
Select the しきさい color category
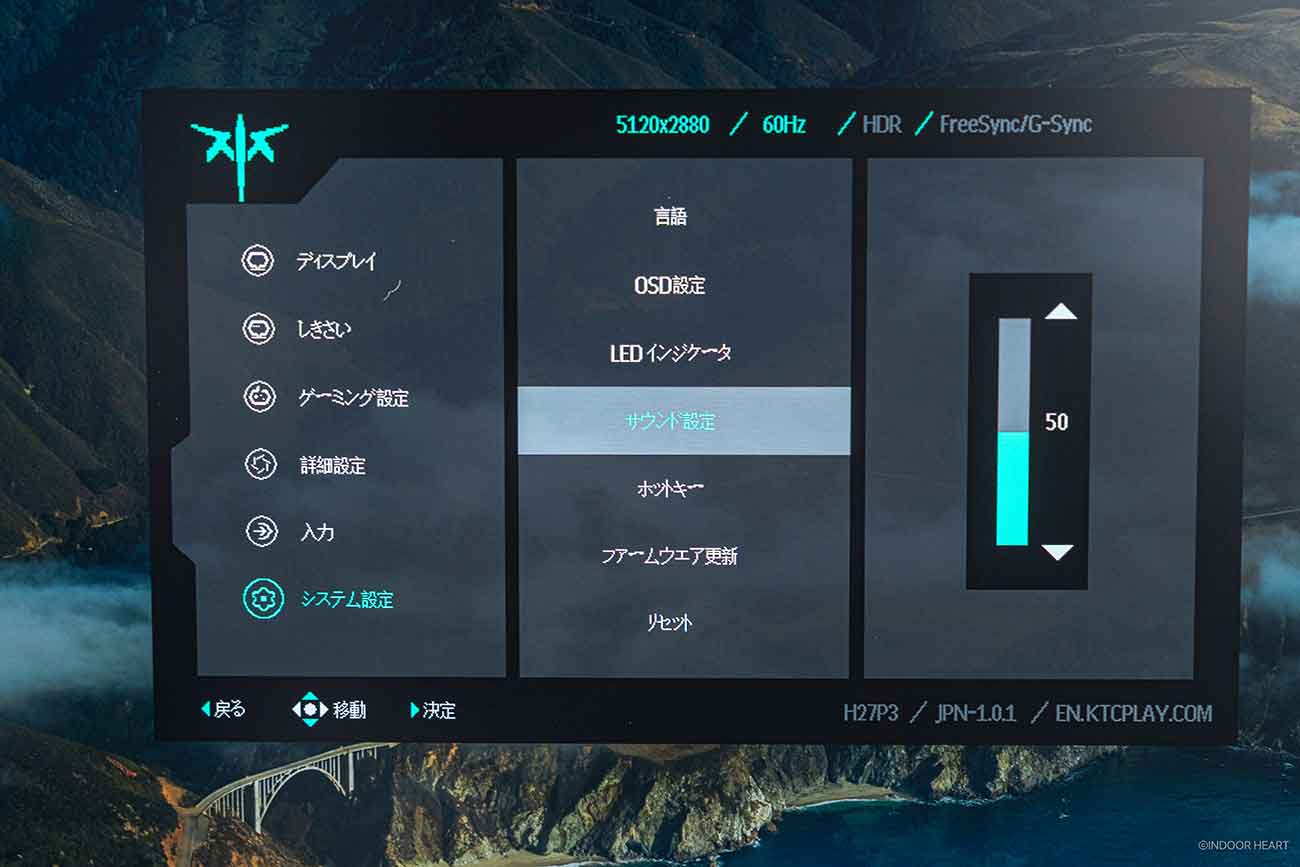pos(325,329)
